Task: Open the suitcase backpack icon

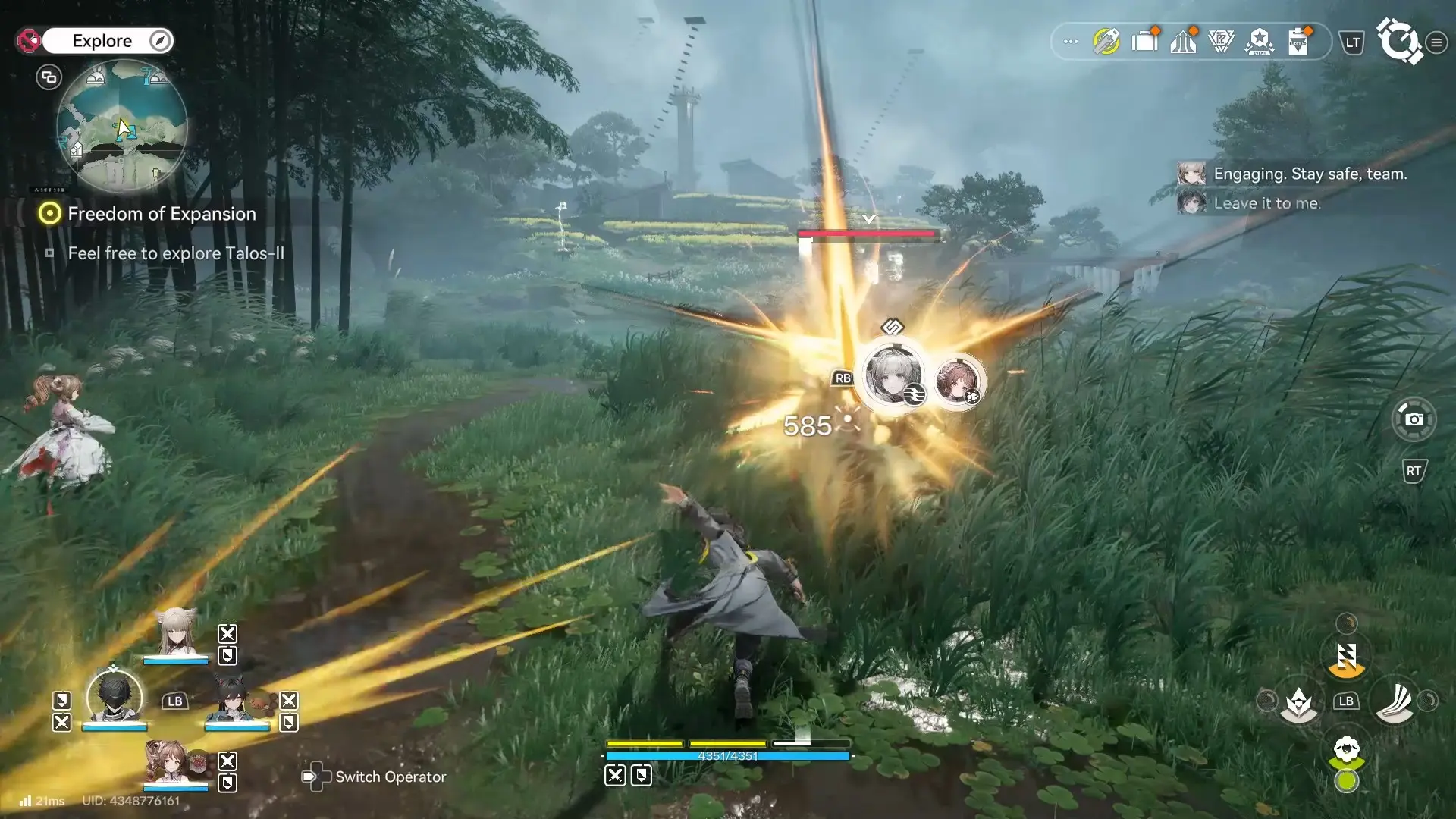Action: pos(1144,41)
